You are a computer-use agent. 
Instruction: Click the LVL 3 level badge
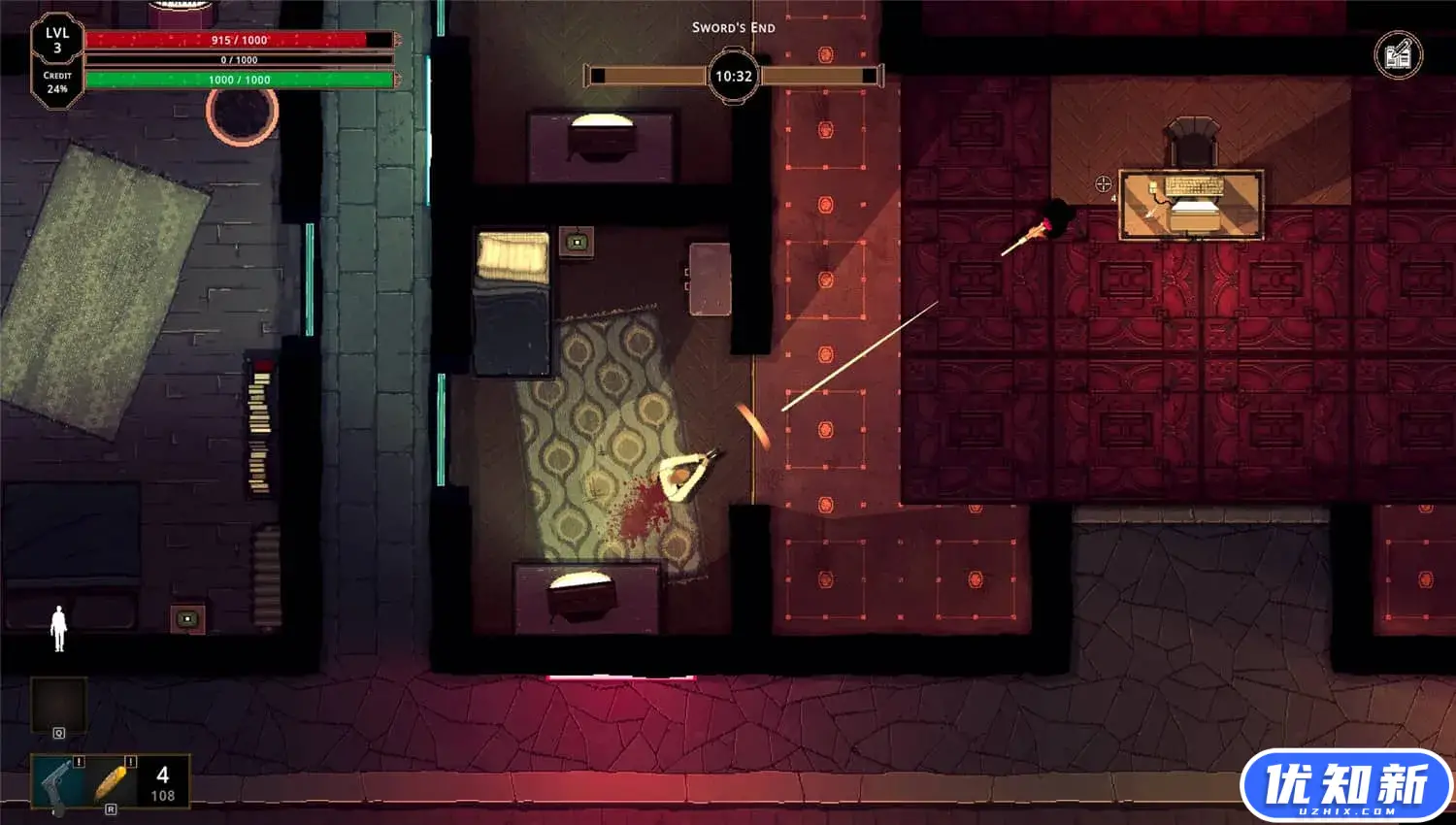[x=57, y=41]
